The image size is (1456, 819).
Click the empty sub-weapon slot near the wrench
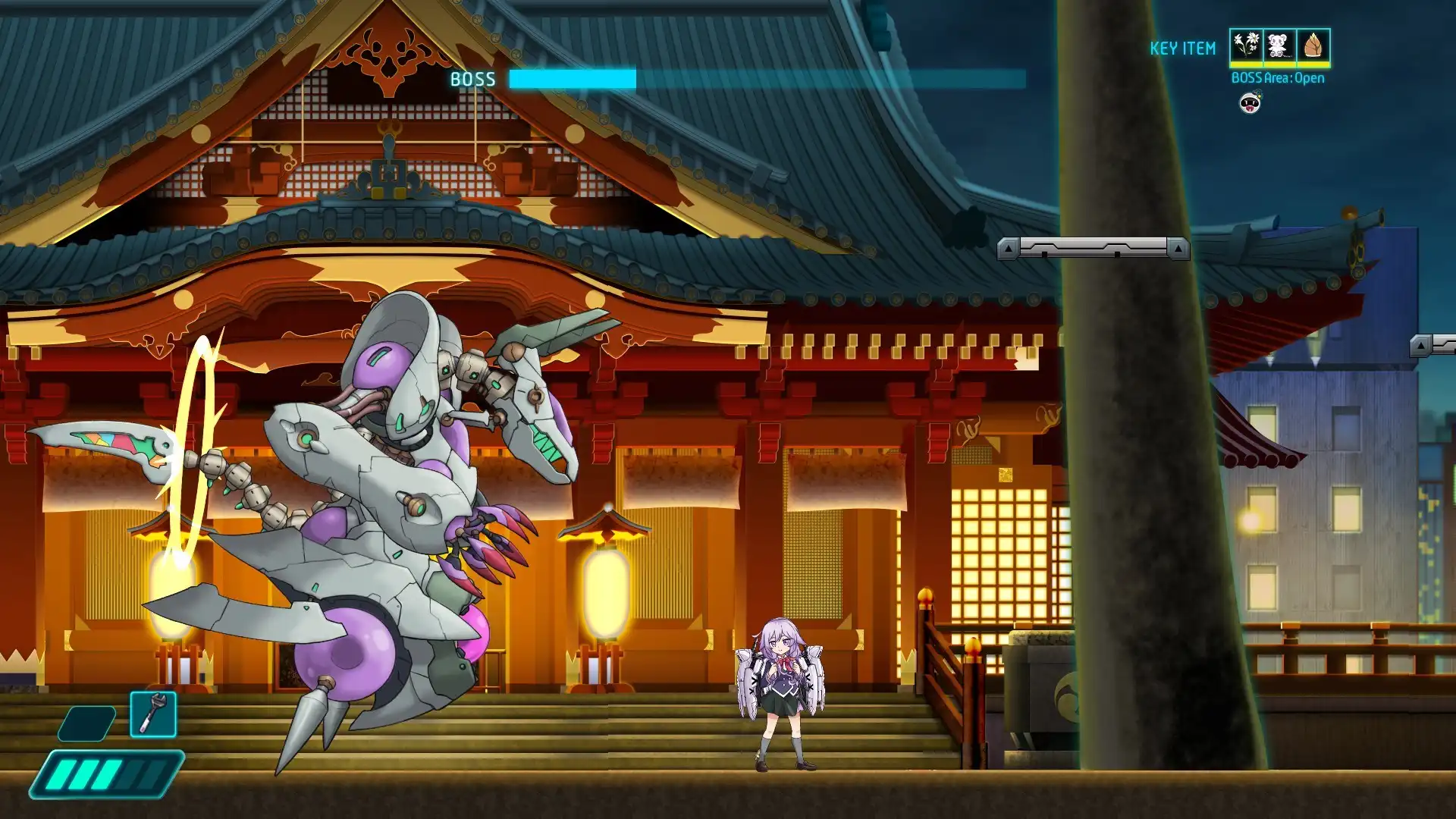point(86,723)
